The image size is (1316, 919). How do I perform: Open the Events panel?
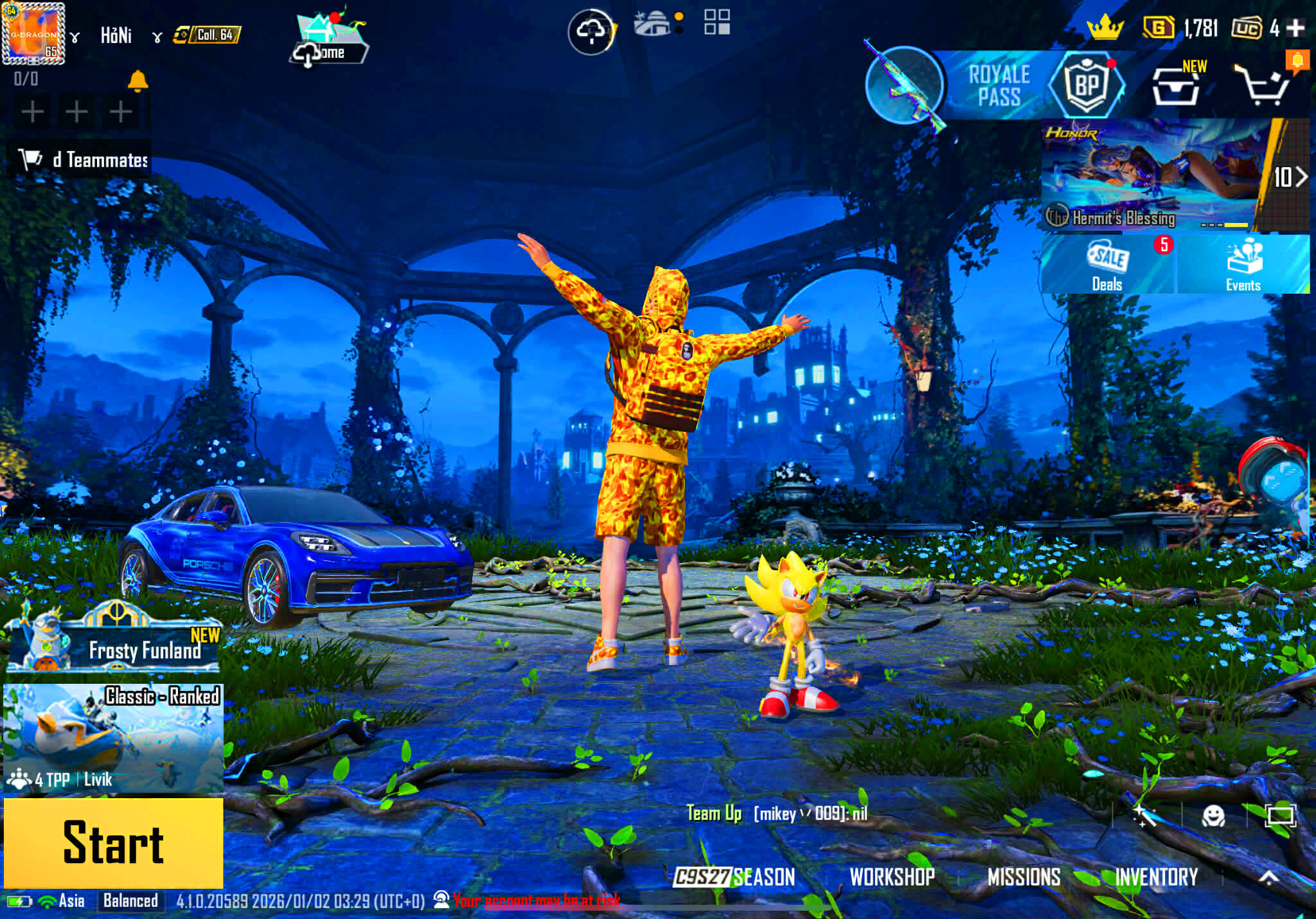coord(1243,265)
